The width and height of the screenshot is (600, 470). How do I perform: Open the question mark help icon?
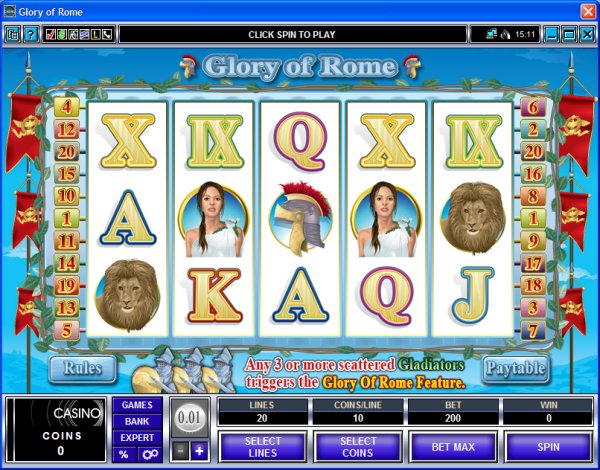tap(31, 34)
